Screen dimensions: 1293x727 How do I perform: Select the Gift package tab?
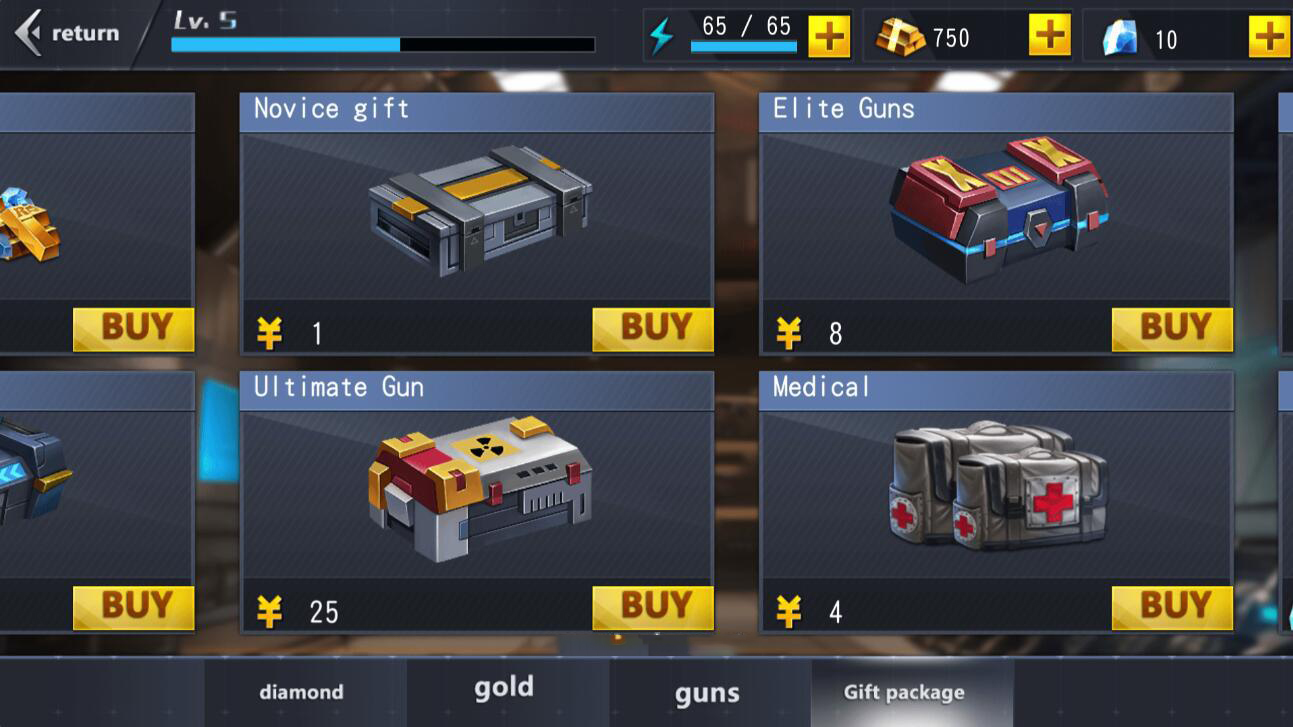[904, 692]
